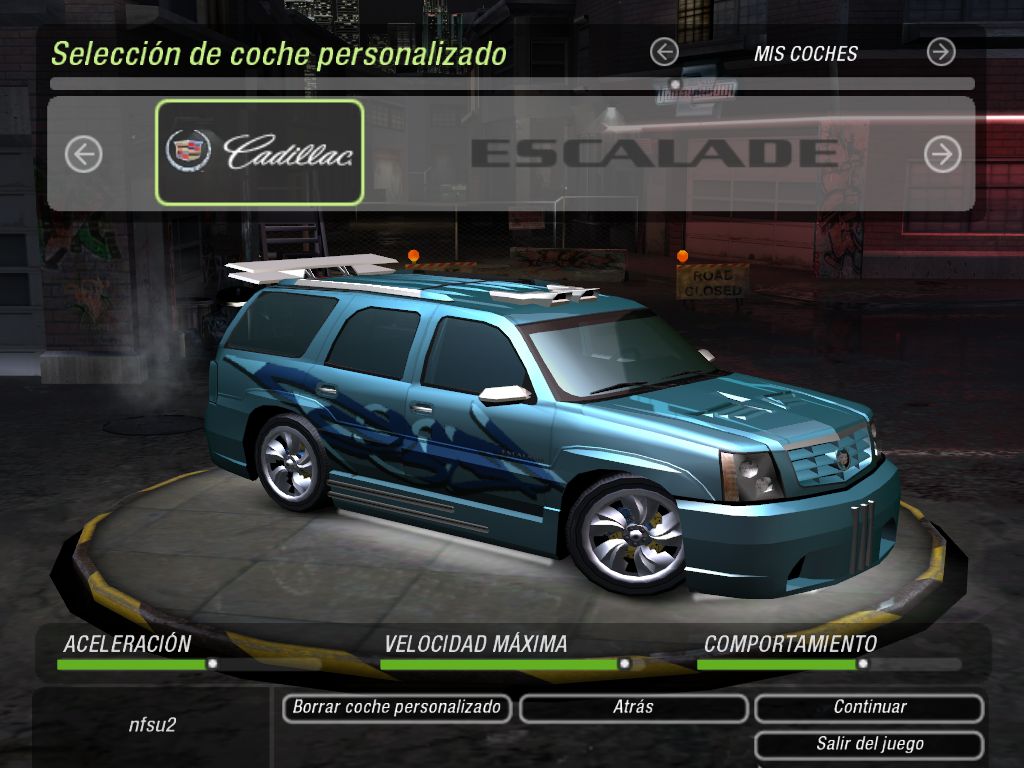Switch category with arrow right of MIS COCHES
This screenshot has width=1024, height=768.
[941, 52]
